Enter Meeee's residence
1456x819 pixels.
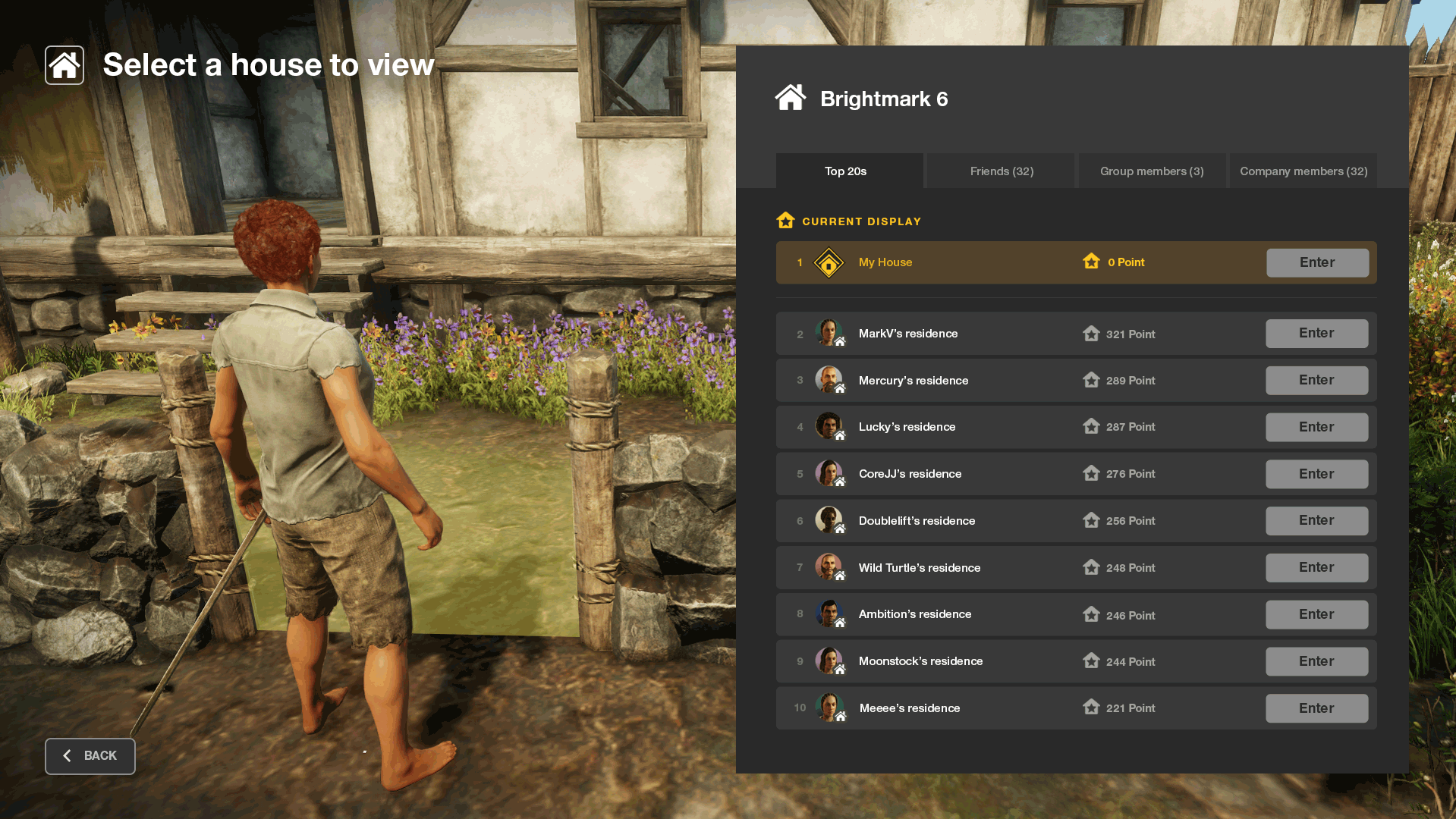[x=1316, y=708]
